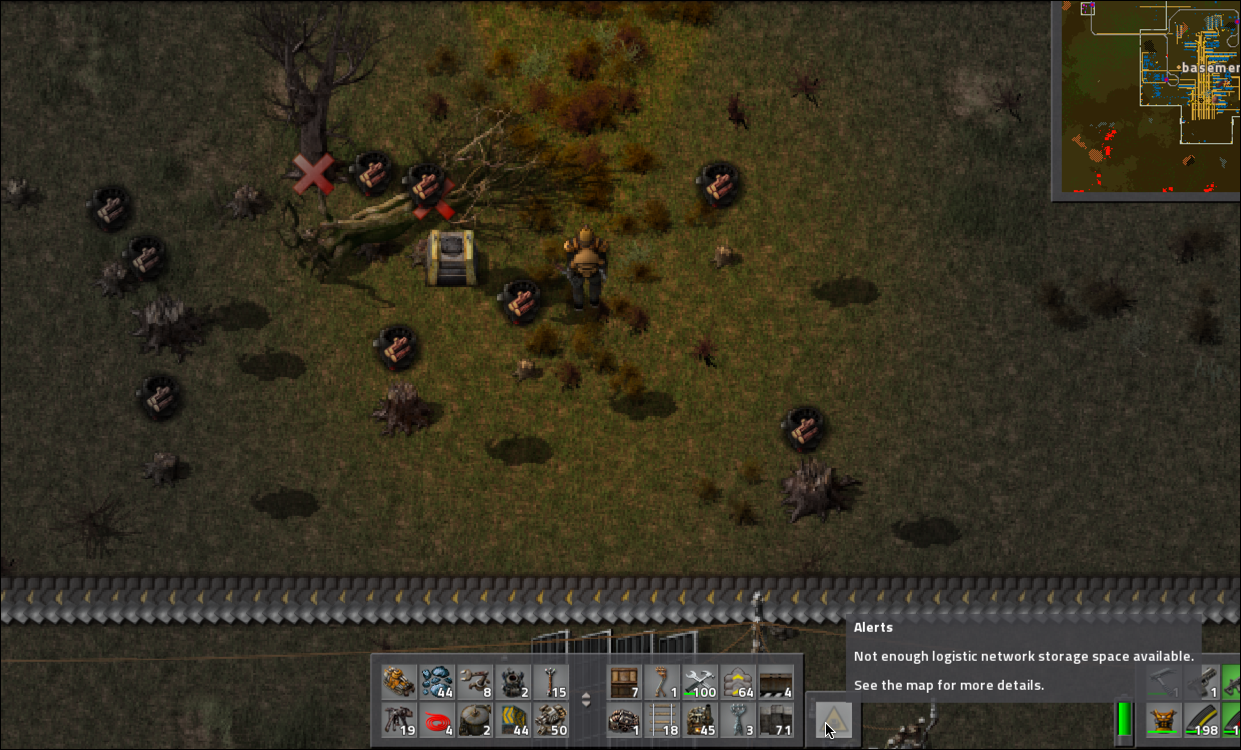
Task: Choose the furnace slot with 45
Action: pos(700,720)
